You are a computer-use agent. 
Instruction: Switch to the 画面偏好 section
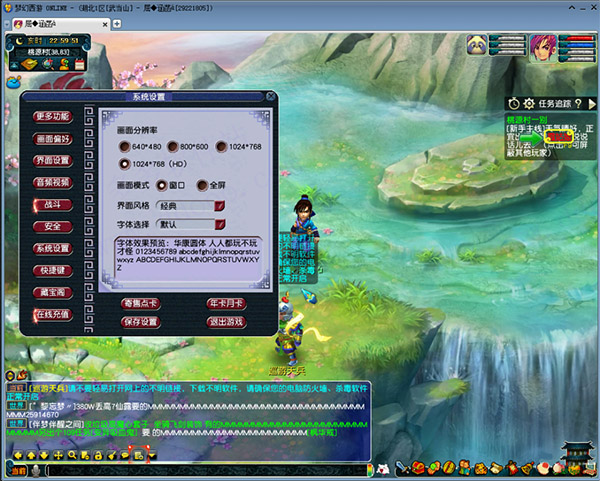[52, 138]
